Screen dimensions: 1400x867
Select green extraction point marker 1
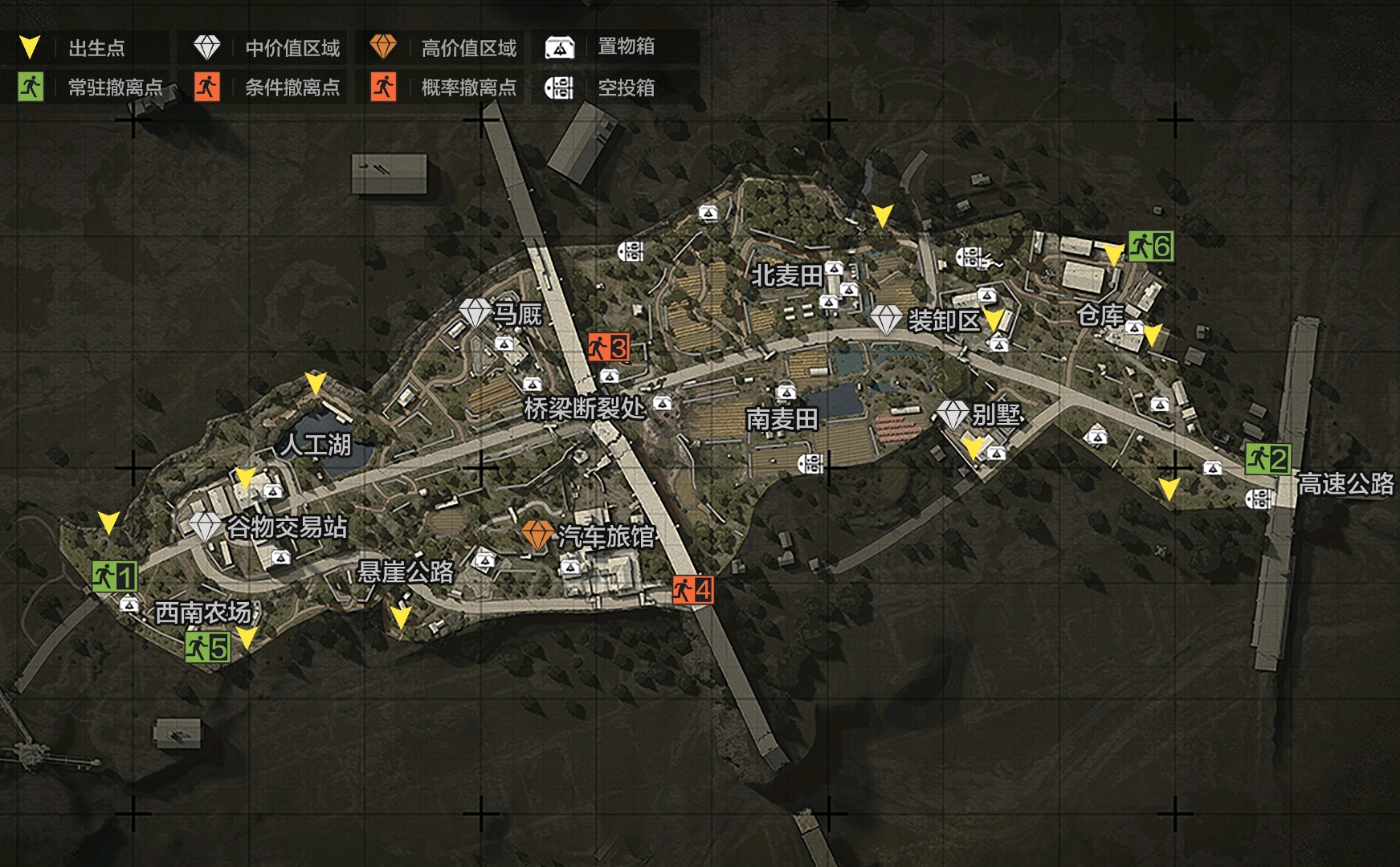coord(114,576)
